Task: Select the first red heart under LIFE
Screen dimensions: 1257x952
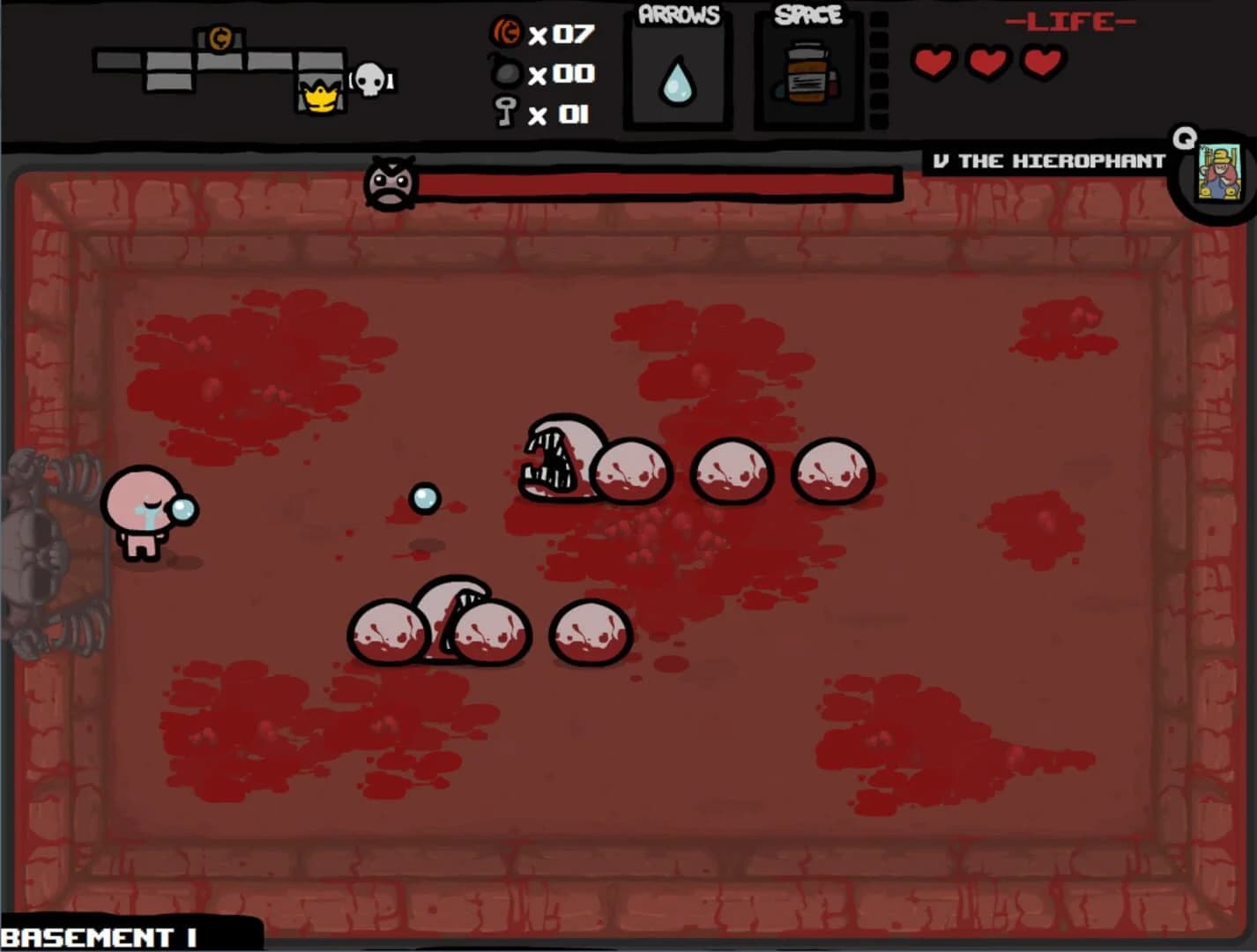Action: point(935,63)
